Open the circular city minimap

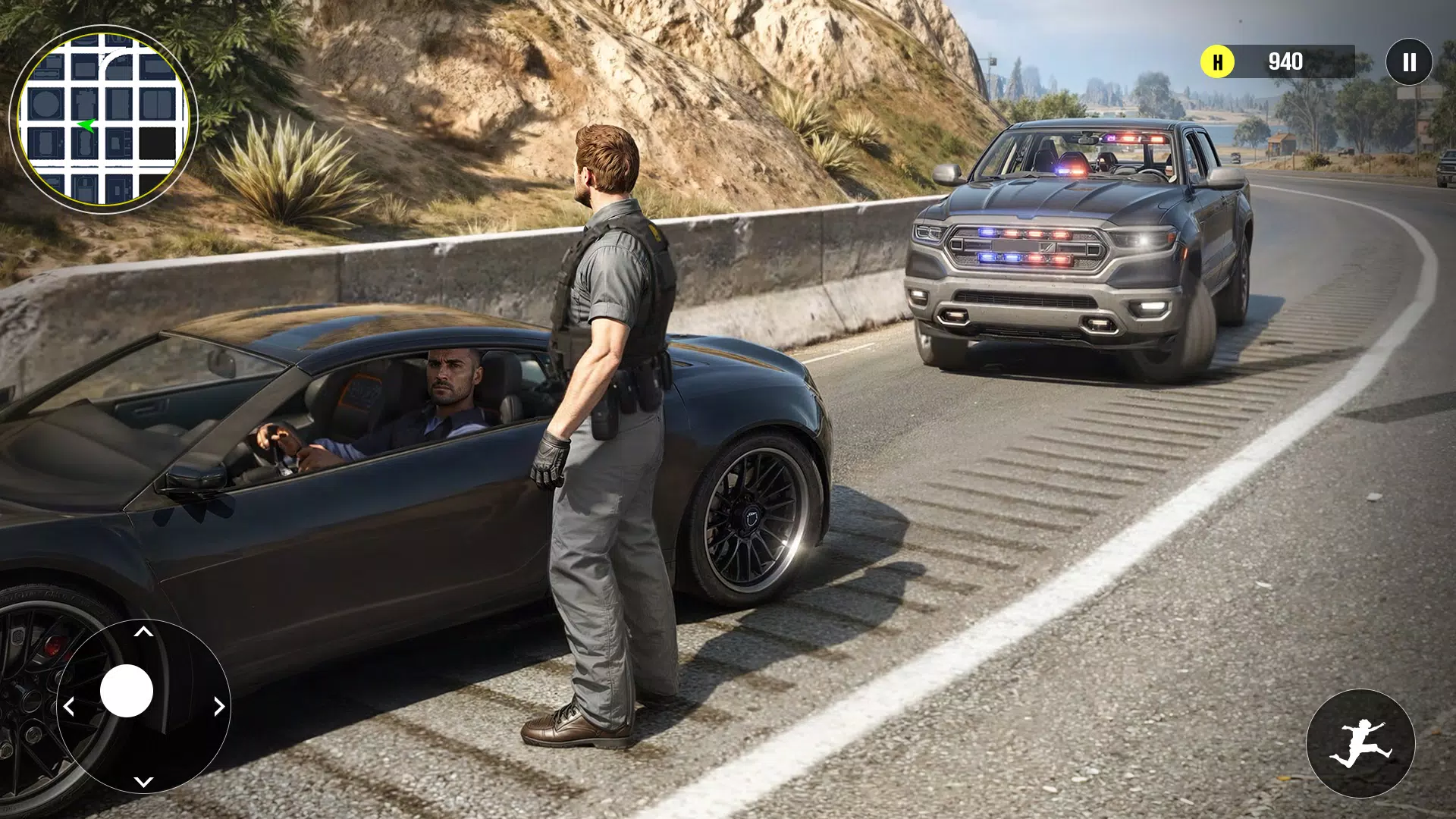click(x=103, y=120)
